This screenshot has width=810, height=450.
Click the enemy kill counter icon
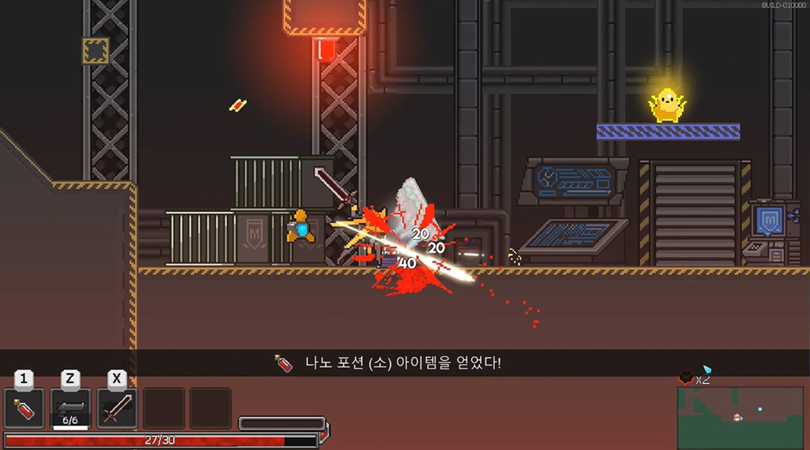[x=687, y=377]
